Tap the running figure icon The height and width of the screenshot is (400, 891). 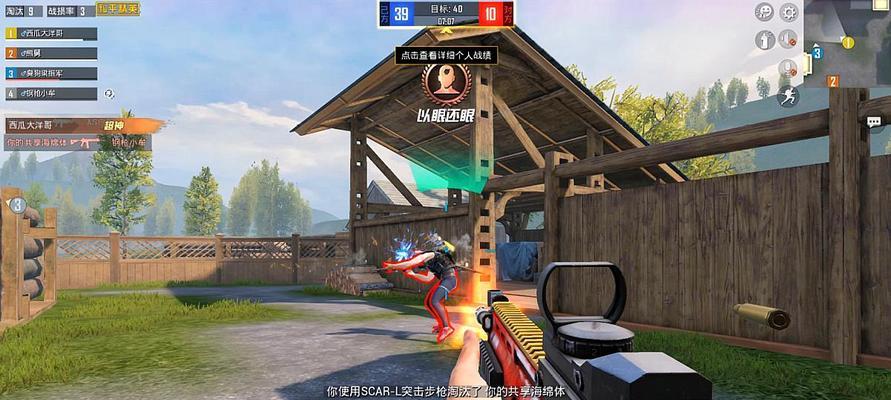coord(788,96)
